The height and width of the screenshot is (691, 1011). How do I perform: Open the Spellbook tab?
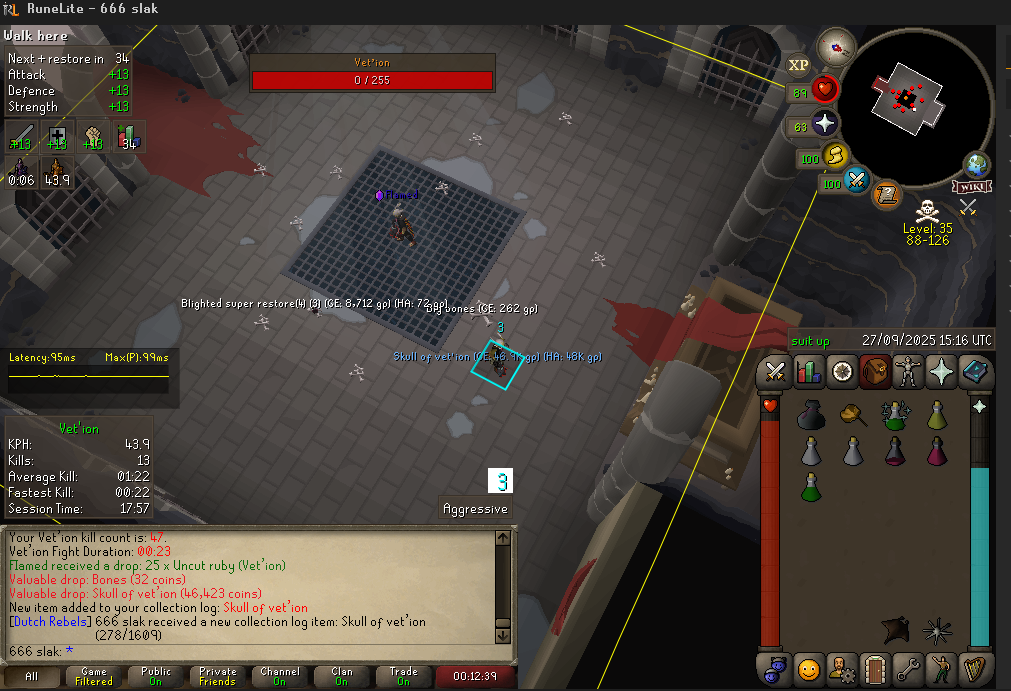[x=975, y=372]
